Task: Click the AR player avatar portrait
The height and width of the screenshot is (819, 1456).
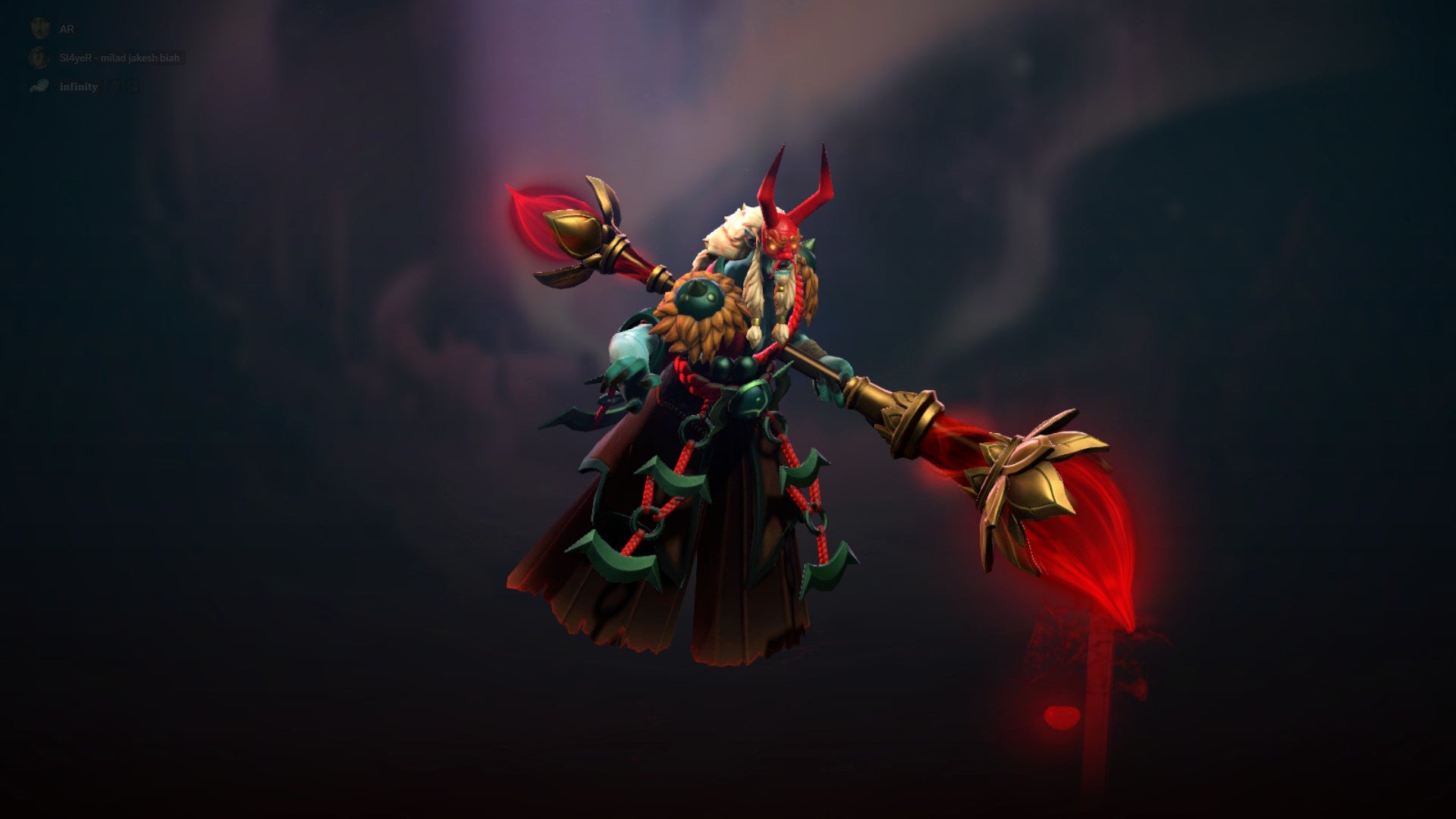Action: point(39,28)
